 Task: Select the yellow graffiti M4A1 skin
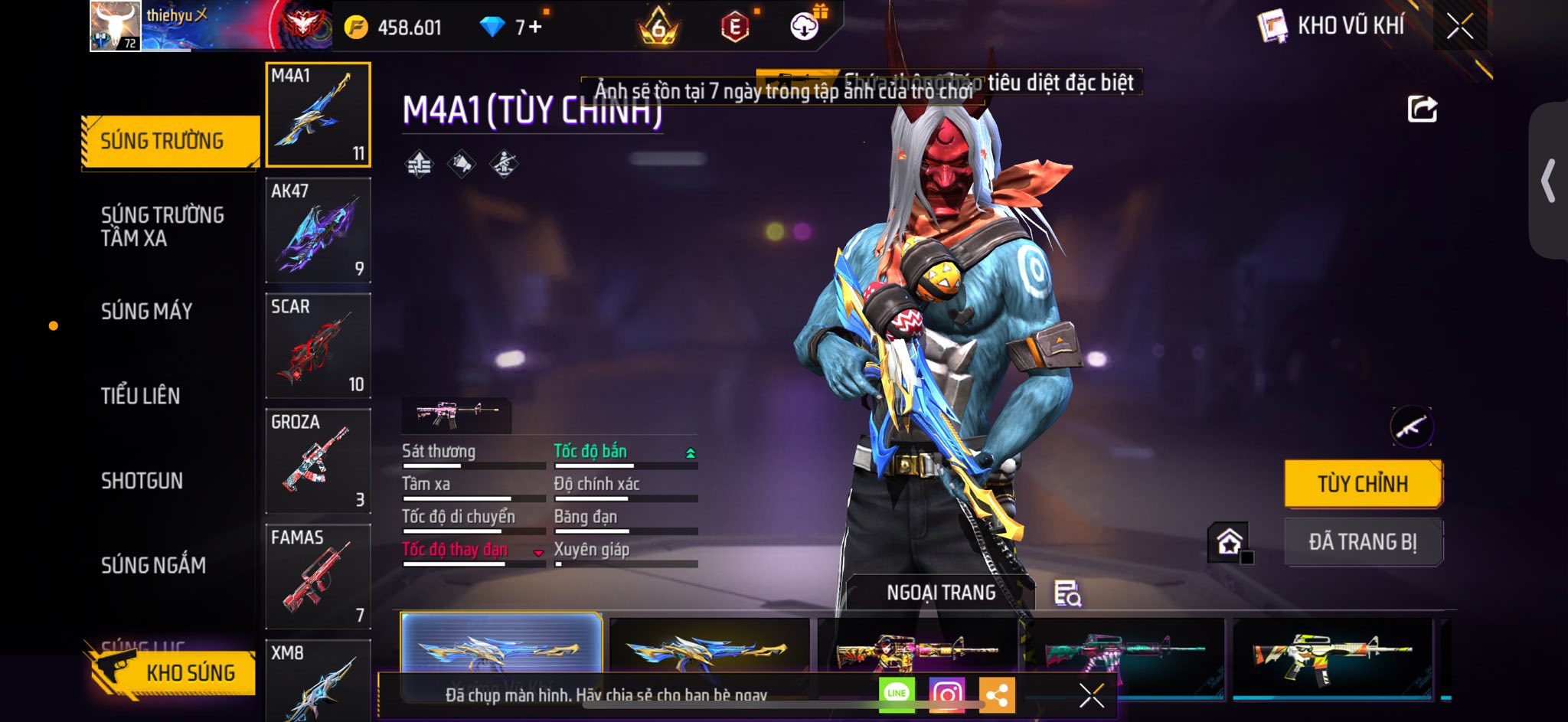tap(1332, 655)
